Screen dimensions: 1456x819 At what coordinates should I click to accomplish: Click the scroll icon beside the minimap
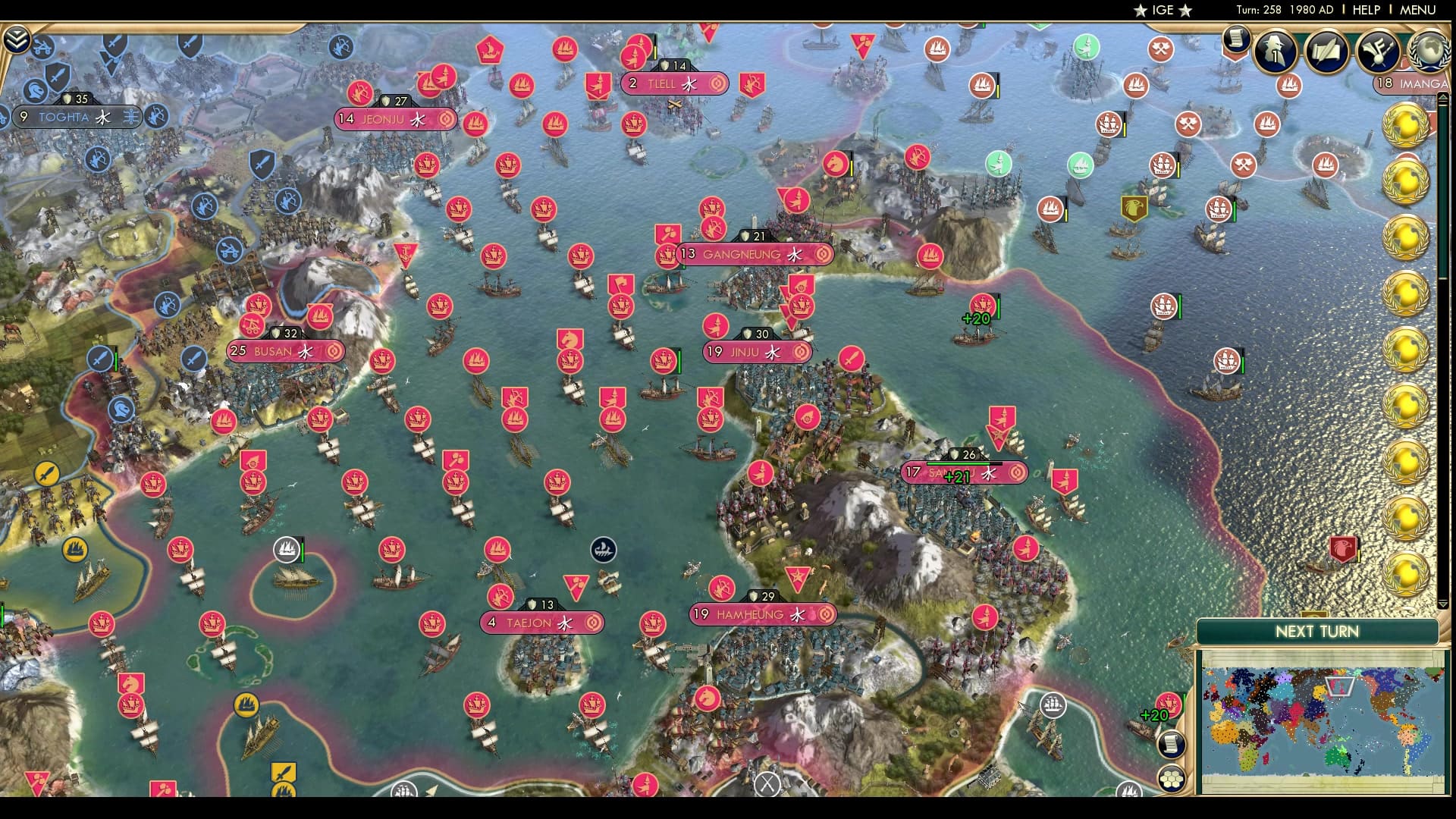pos(1171,743)
